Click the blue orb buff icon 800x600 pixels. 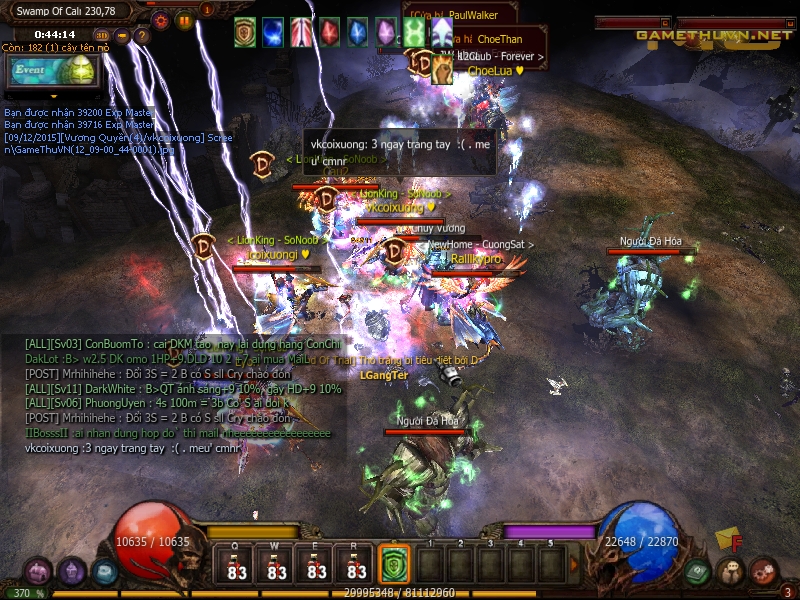(x=273, y=32)
